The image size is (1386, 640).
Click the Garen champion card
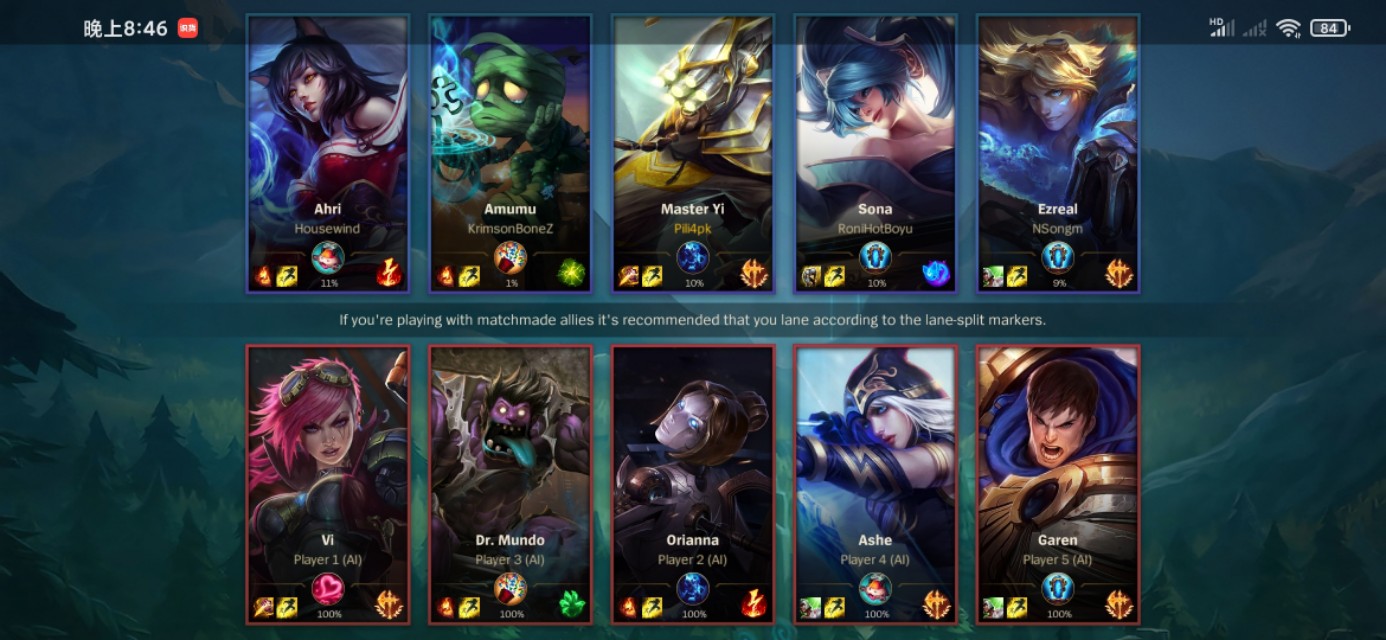(x=1058, y=484)
